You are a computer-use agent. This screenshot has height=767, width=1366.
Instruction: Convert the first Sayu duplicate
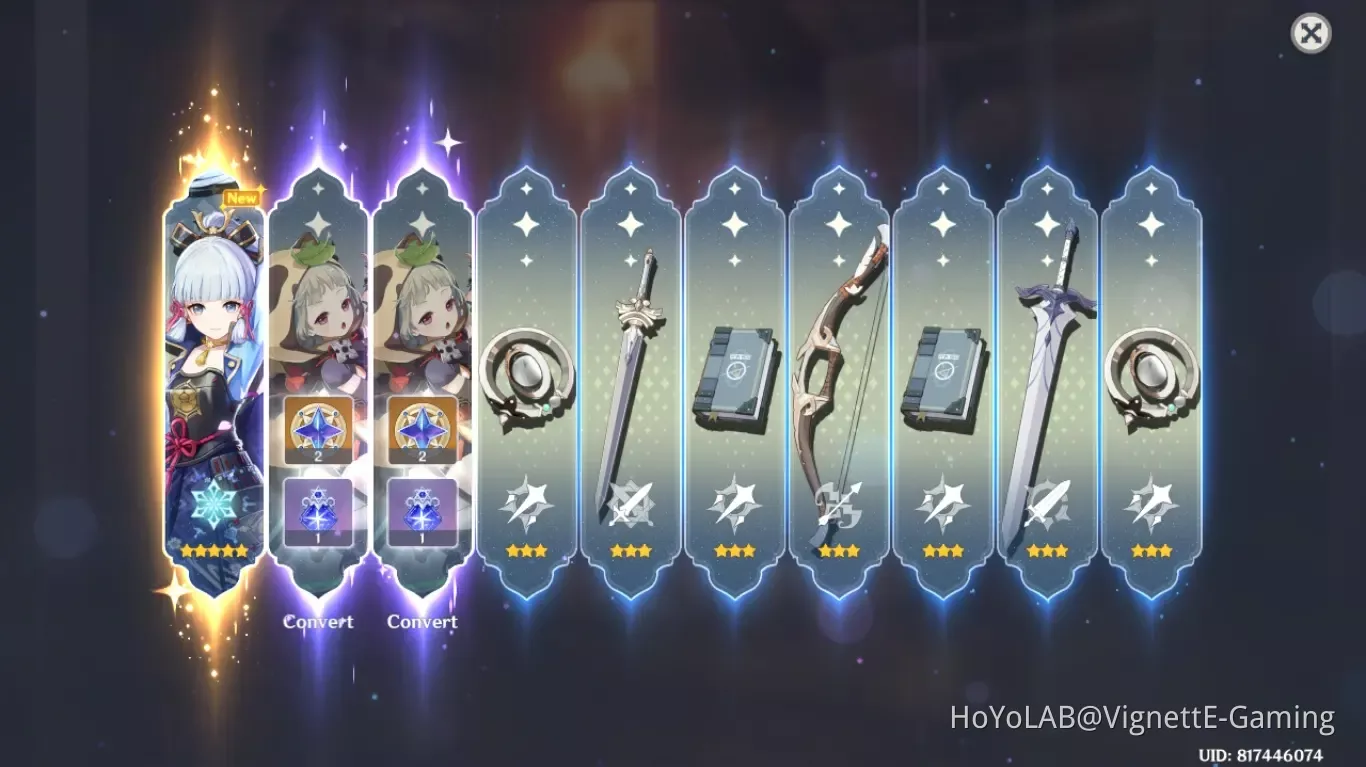click(x=319, y=622)
